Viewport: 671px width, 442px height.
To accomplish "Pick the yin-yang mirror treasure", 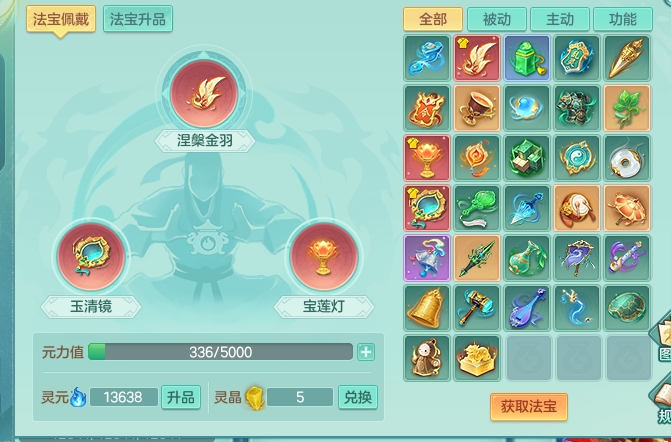I will (577, 157).
